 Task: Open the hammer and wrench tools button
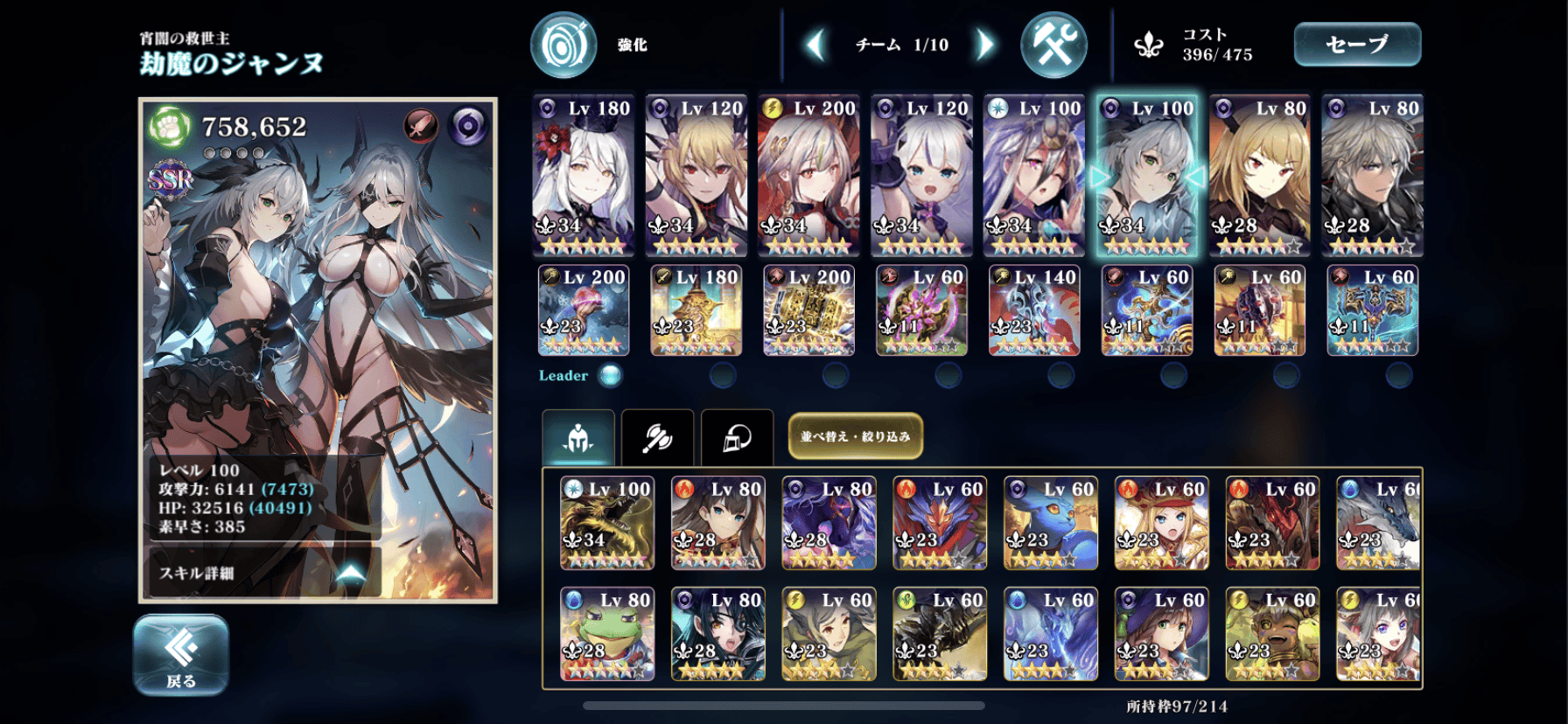pyautogui.click(x=1053, y=45)
